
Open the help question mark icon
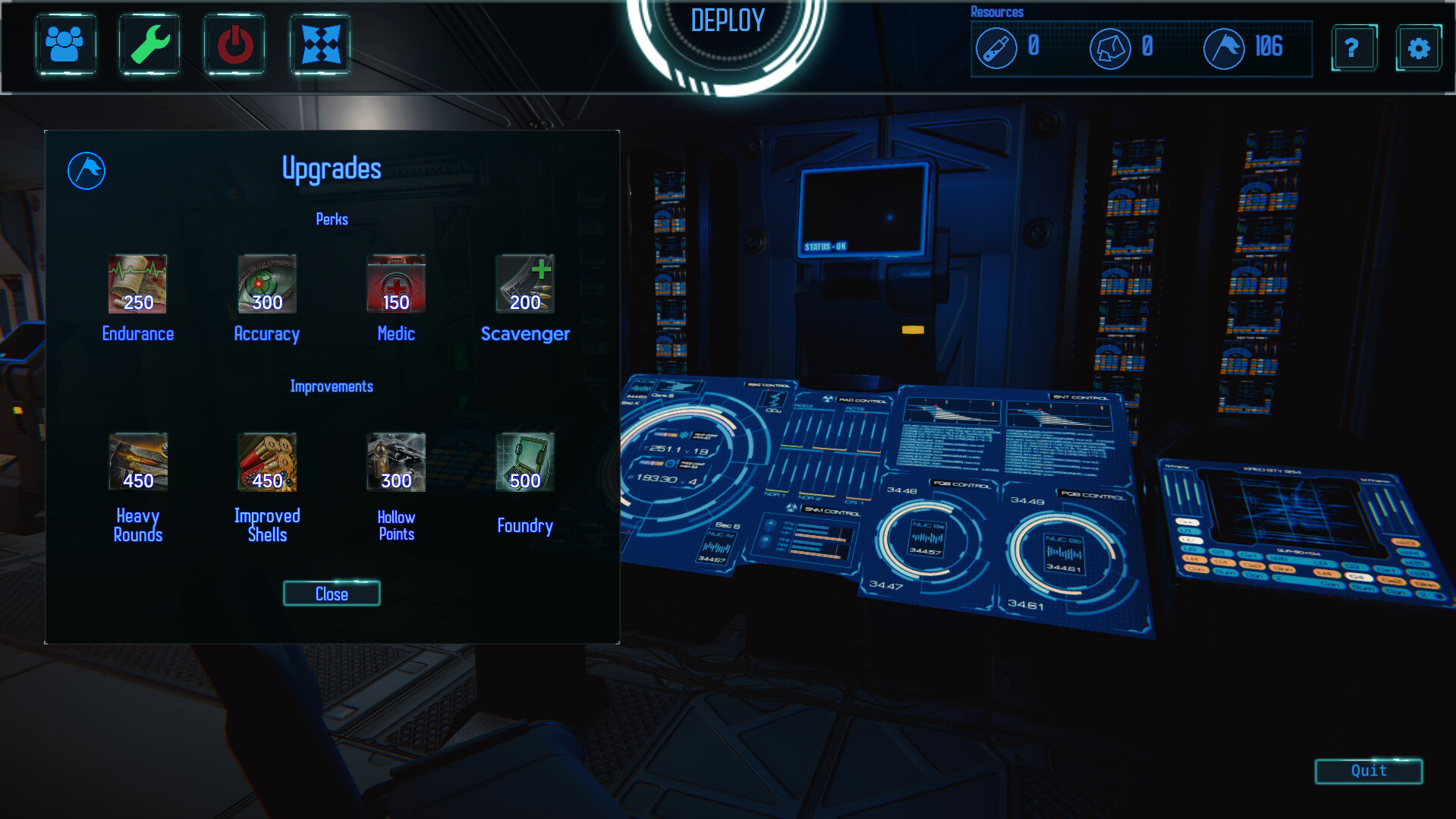point(1354,47)
